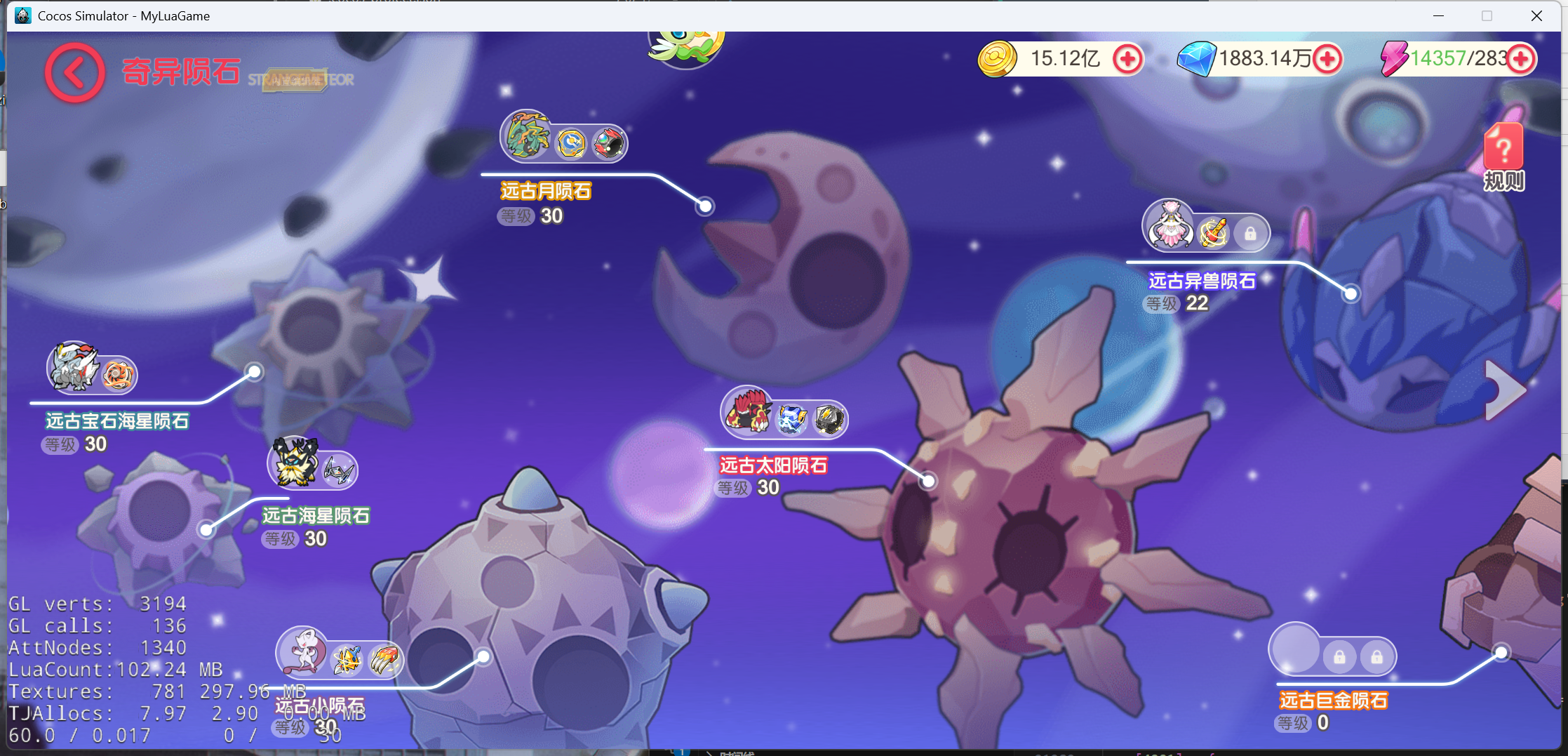
Task: Show next page with right arrow
Action: point(1504,390)
